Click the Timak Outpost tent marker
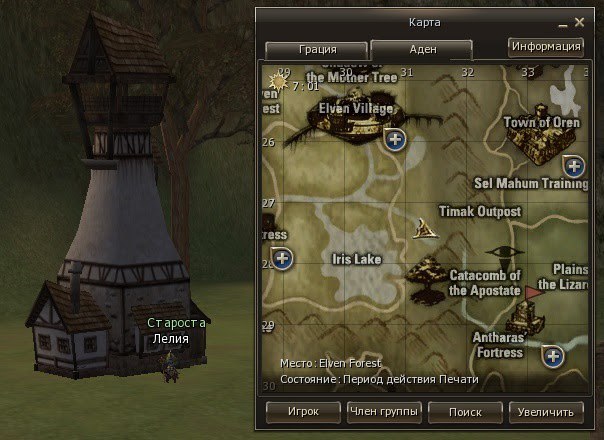604x440 pixels. (x=429, y=229)
